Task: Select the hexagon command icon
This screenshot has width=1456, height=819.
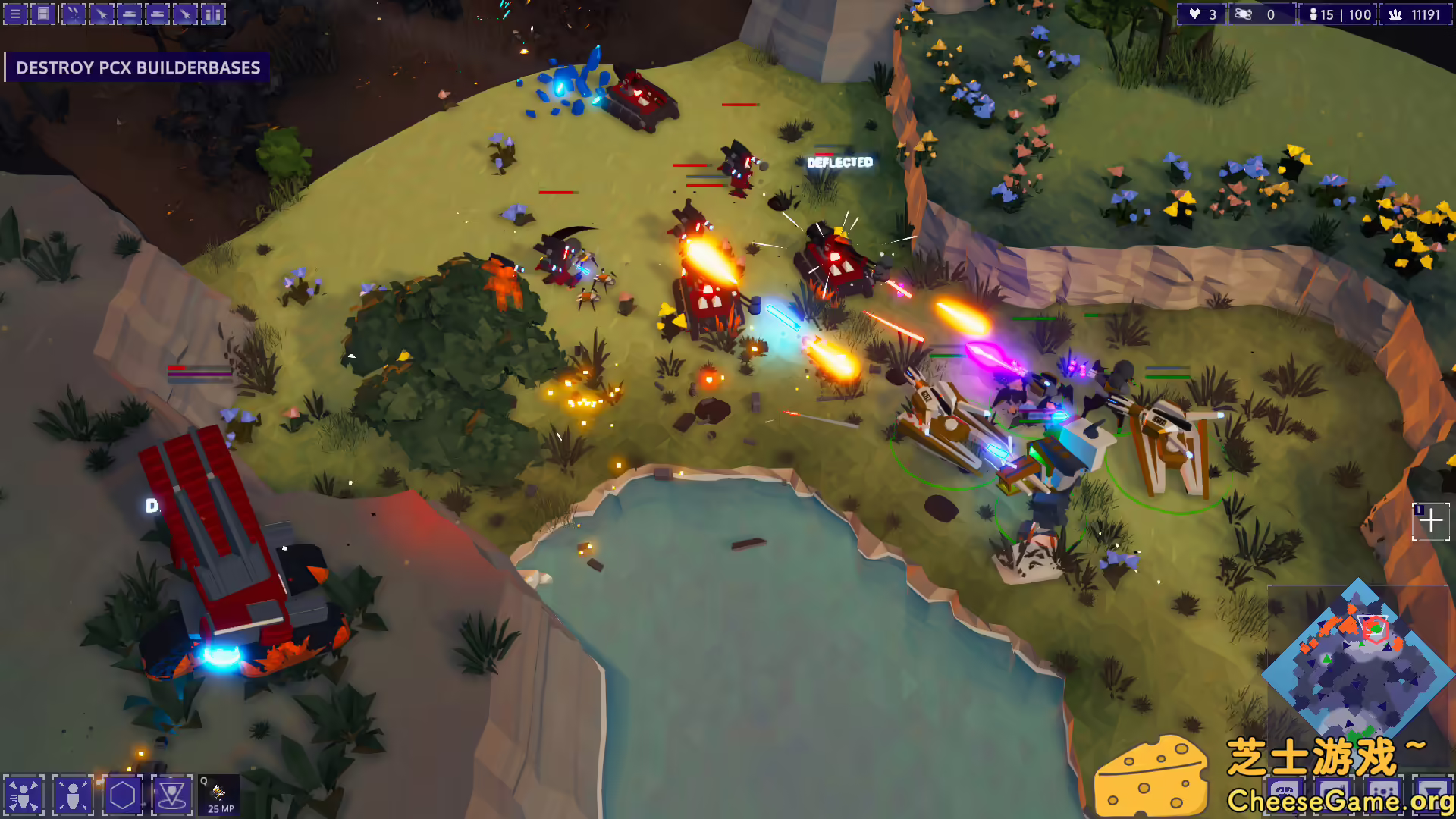Action: pos(122,795)
